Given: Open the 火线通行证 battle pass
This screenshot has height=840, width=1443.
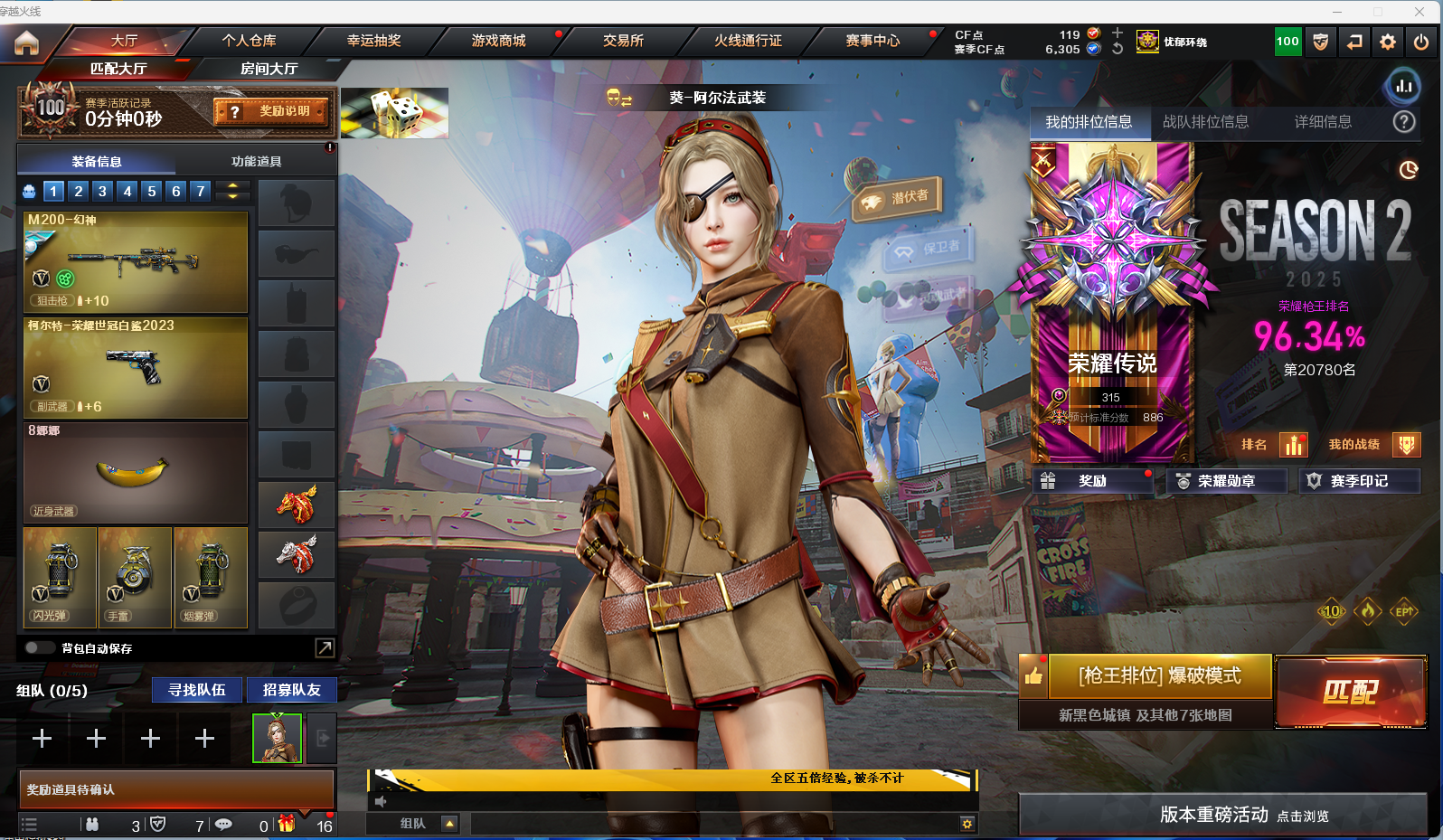Looking at the screenshot, I should point(748,41).
